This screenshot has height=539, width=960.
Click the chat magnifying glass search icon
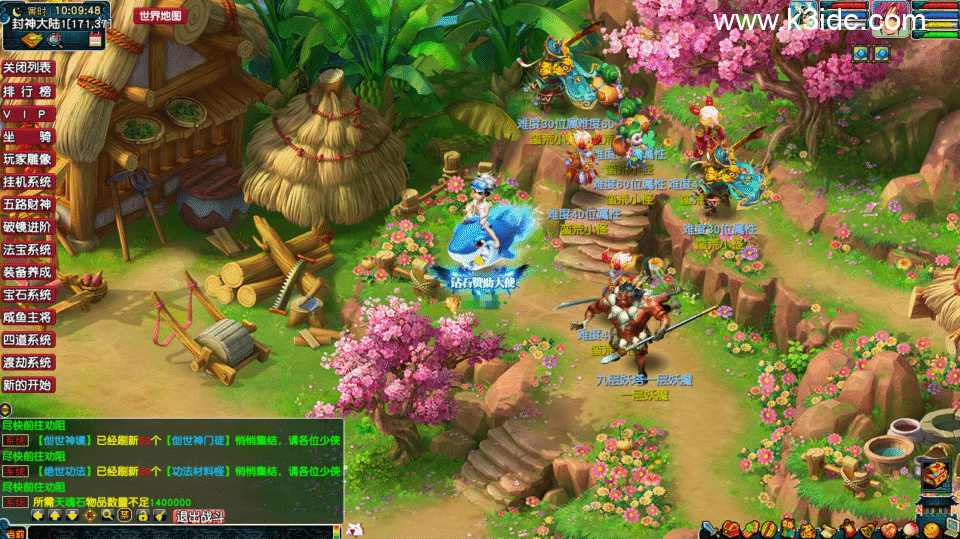[x=107, y=516]
